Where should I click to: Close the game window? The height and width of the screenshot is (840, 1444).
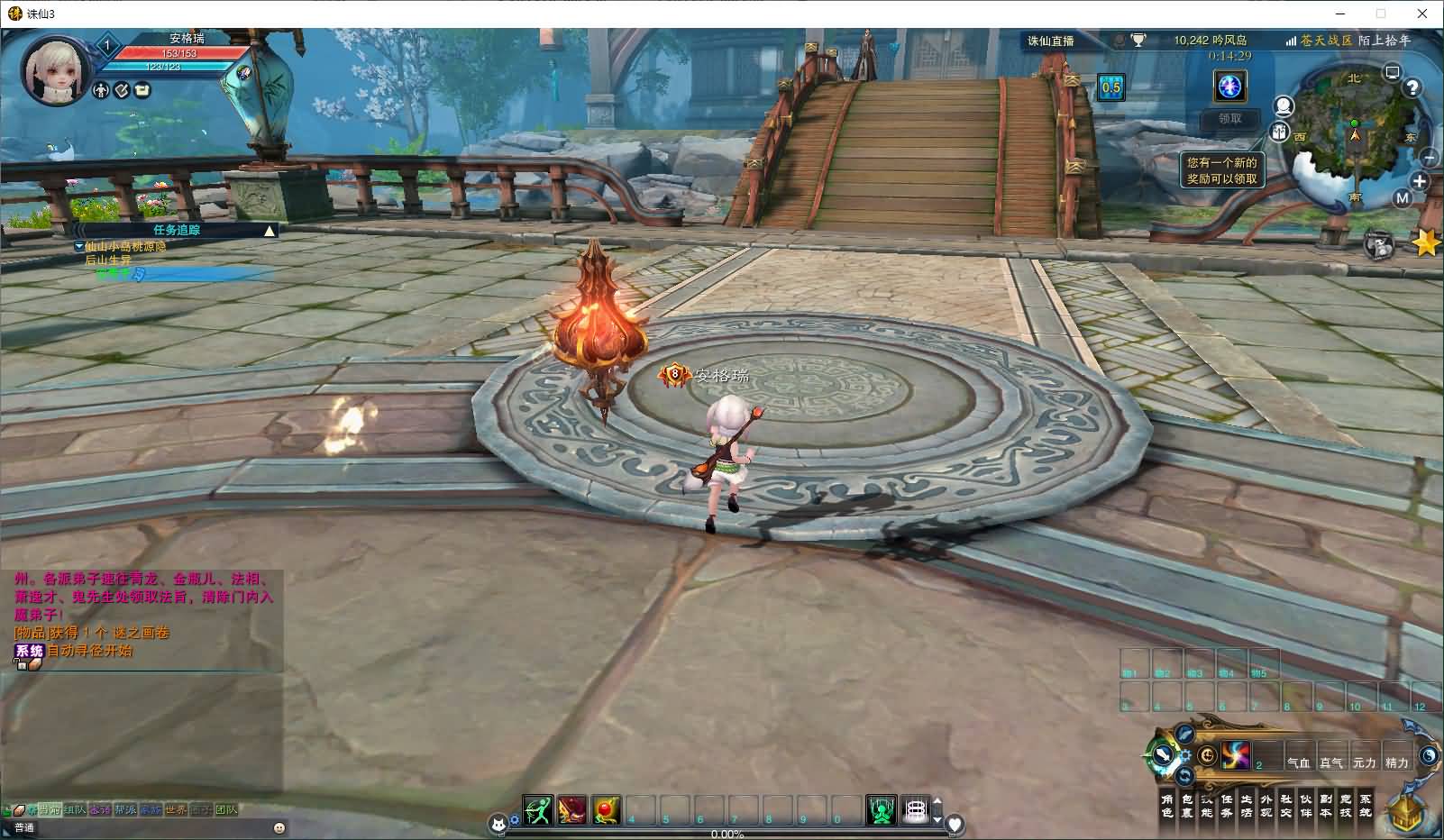[1423, 14]
